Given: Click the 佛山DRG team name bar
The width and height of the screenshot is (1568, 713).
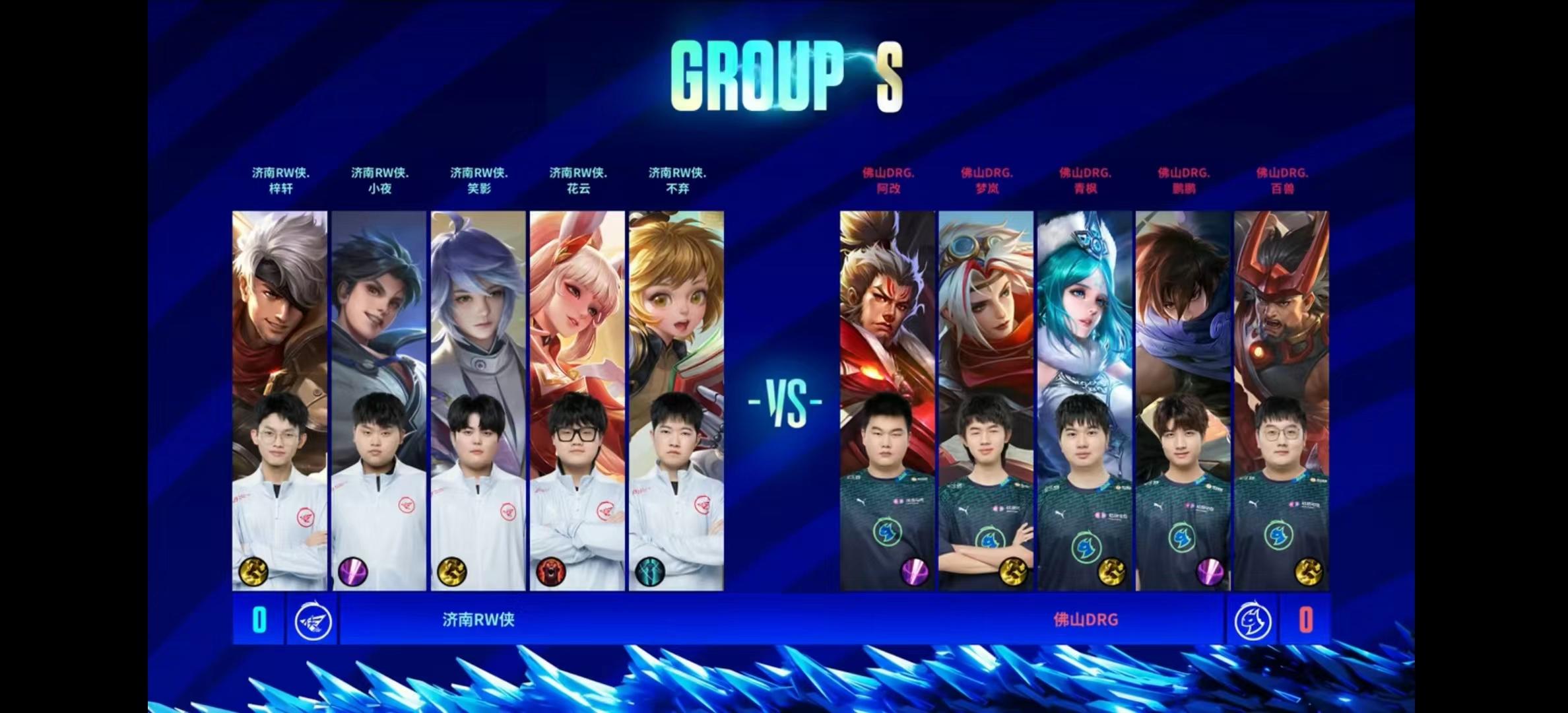Looking at the screenshot, I should 1086,620.
